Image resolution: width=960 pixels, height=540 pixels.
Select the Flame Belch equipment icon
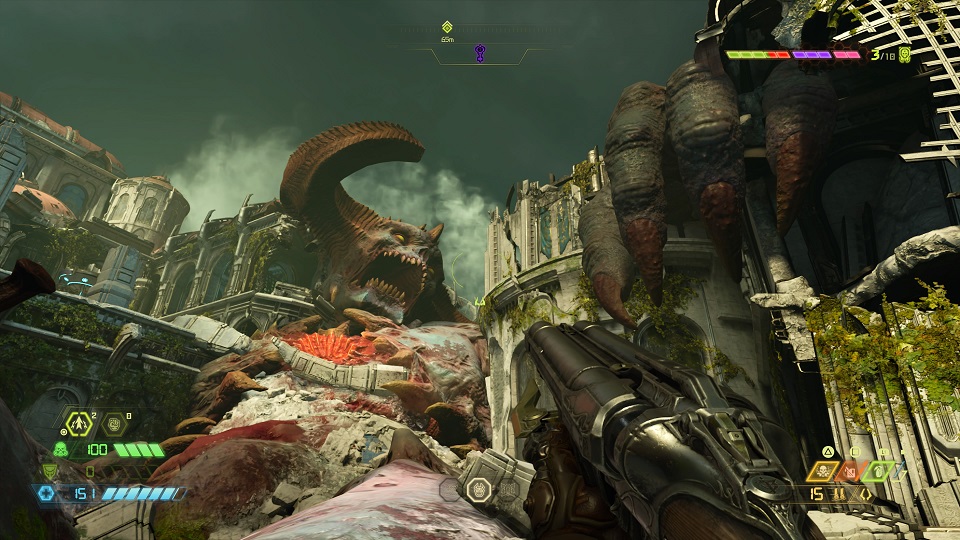point(79,423)
